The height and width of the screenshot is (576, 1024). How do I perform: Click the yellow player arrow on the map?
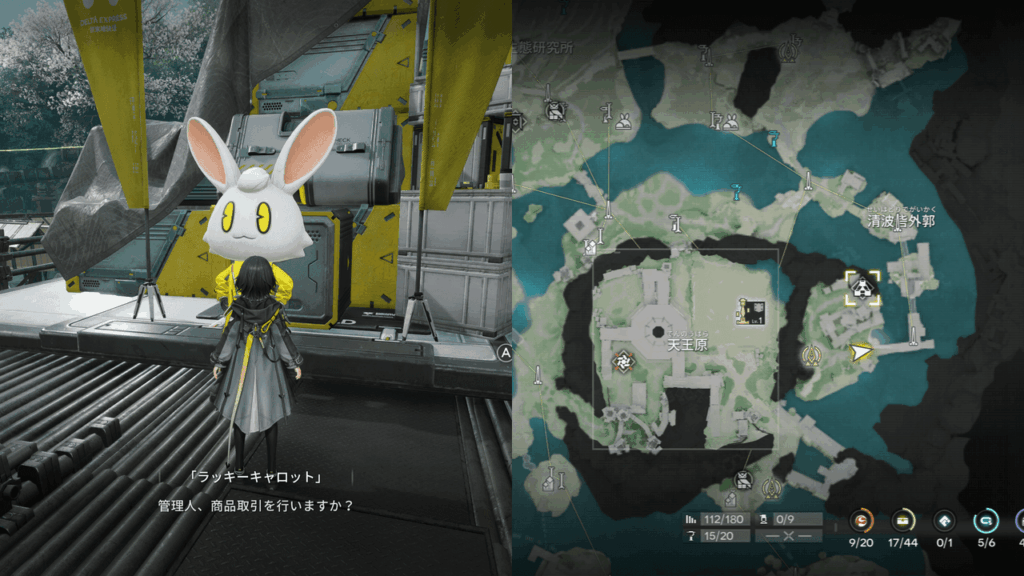(x=859, y=352)
